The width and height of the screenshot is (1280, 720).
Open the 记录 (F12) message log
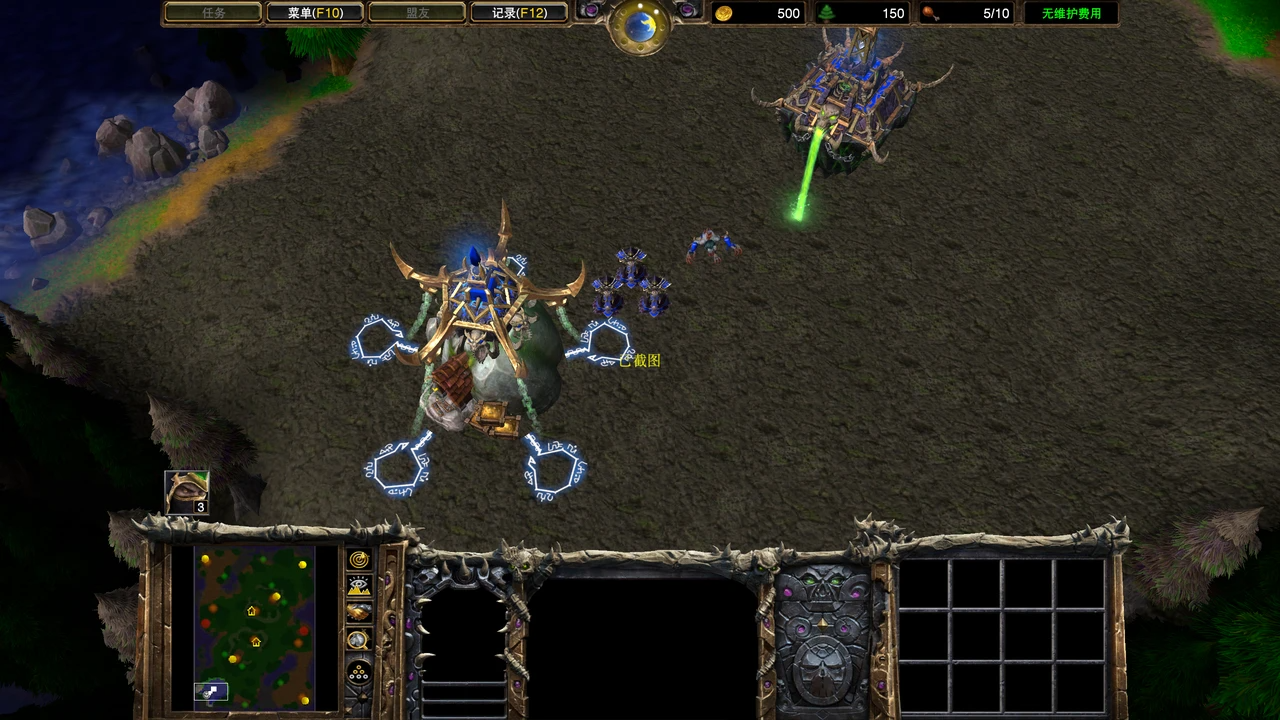click(519, 13)
